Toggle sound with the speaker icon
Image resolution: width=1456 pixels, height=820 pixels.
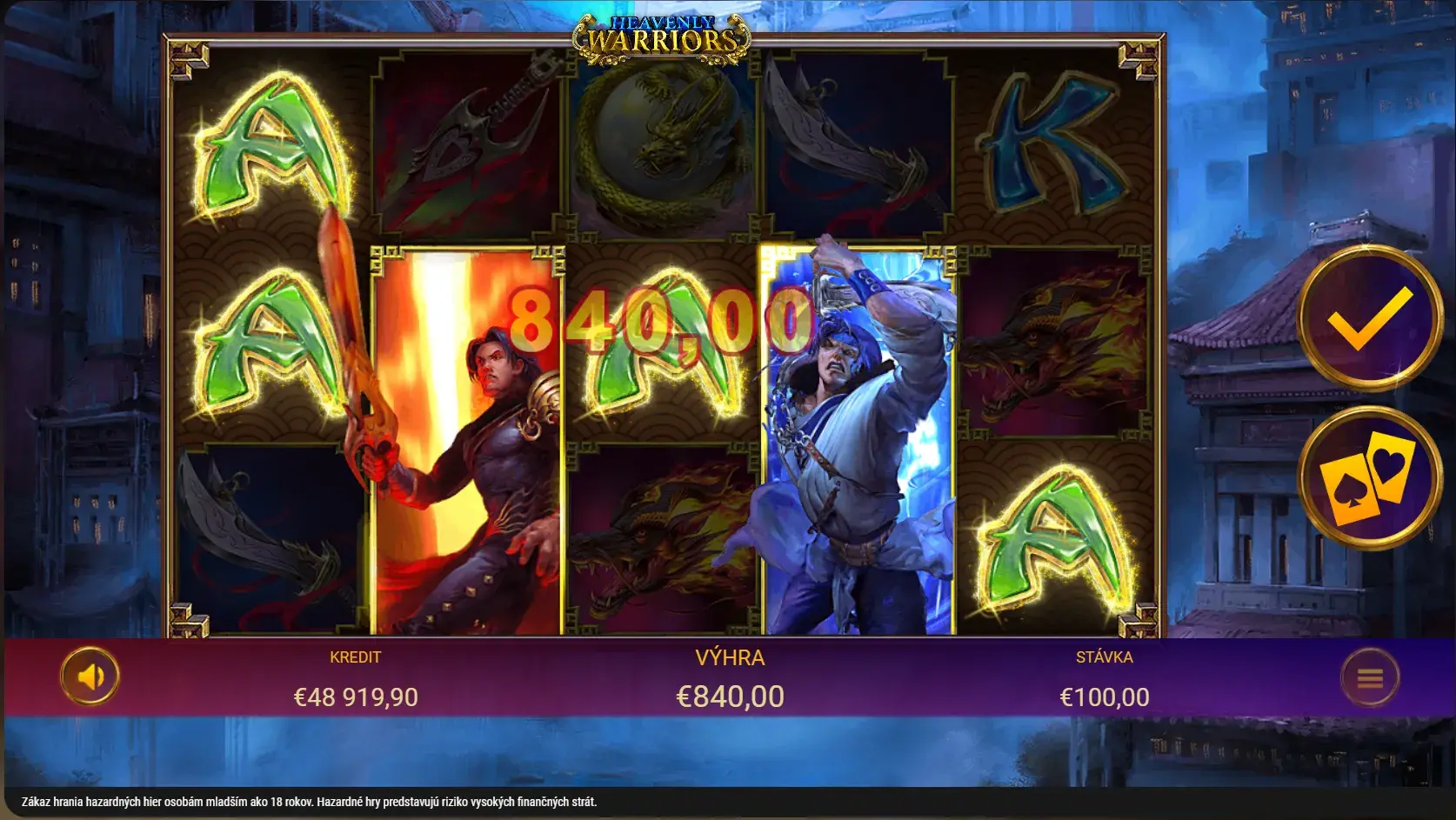click(90, 676)
